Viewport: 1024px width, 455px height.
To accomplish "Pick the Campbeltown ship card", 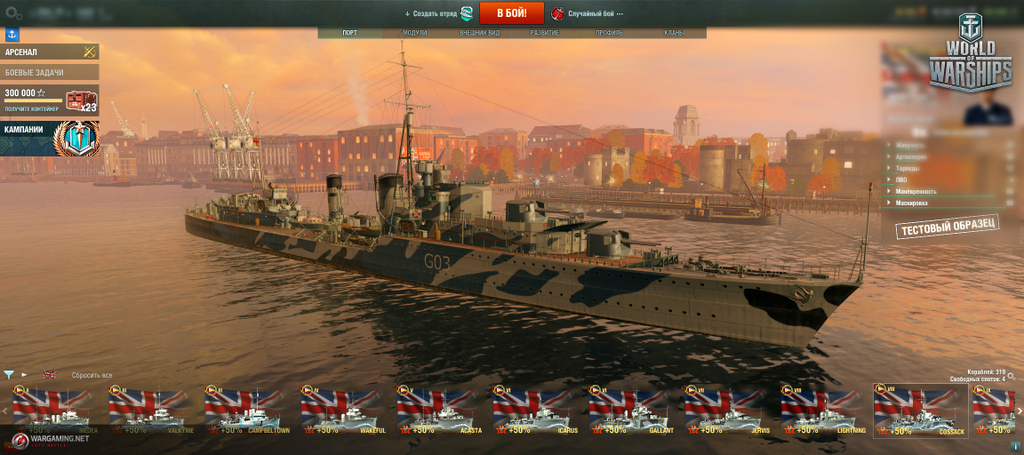I will [x=242, y=411].
